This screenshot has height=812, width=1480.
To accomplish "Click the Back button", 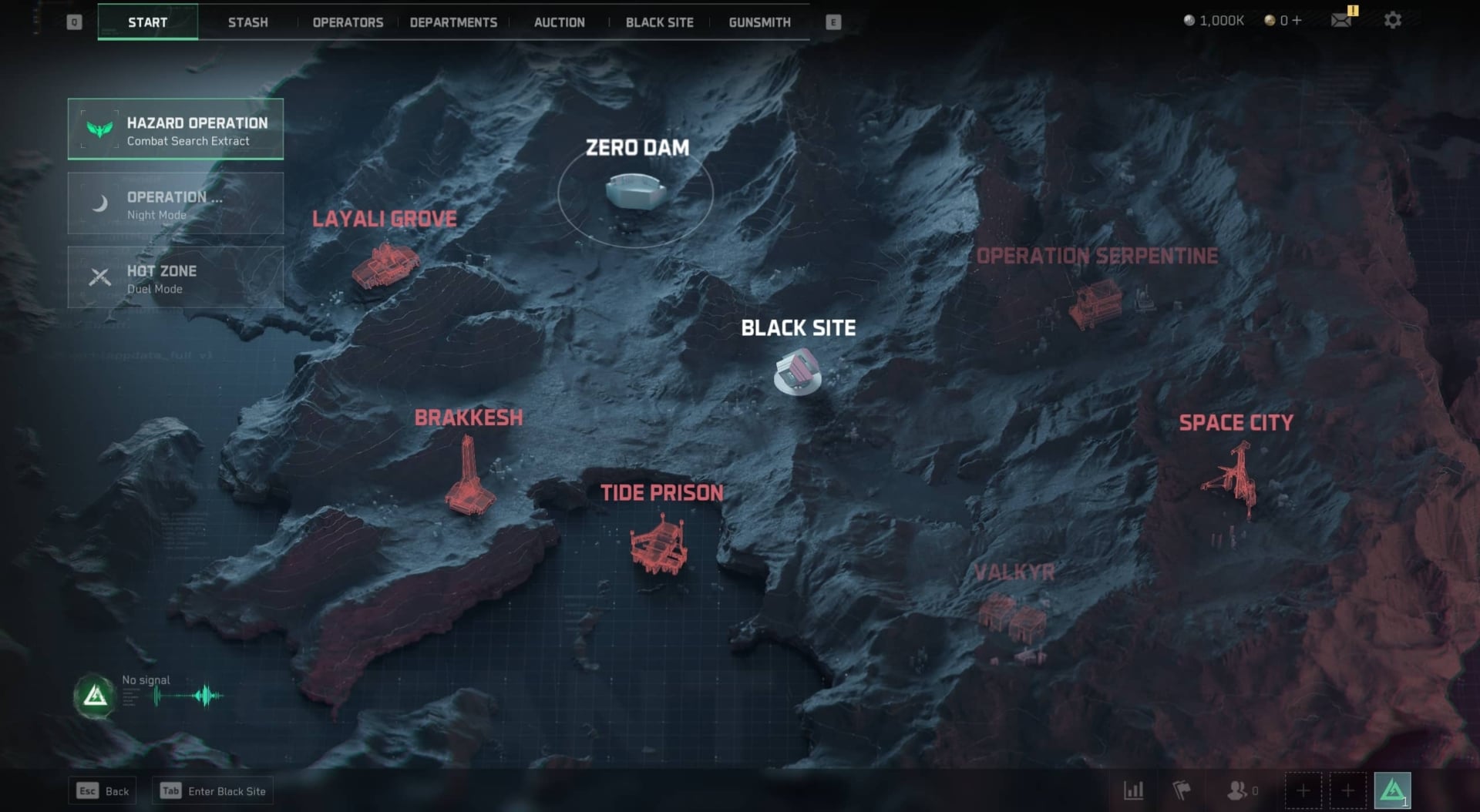I will (x=103, y=791).
